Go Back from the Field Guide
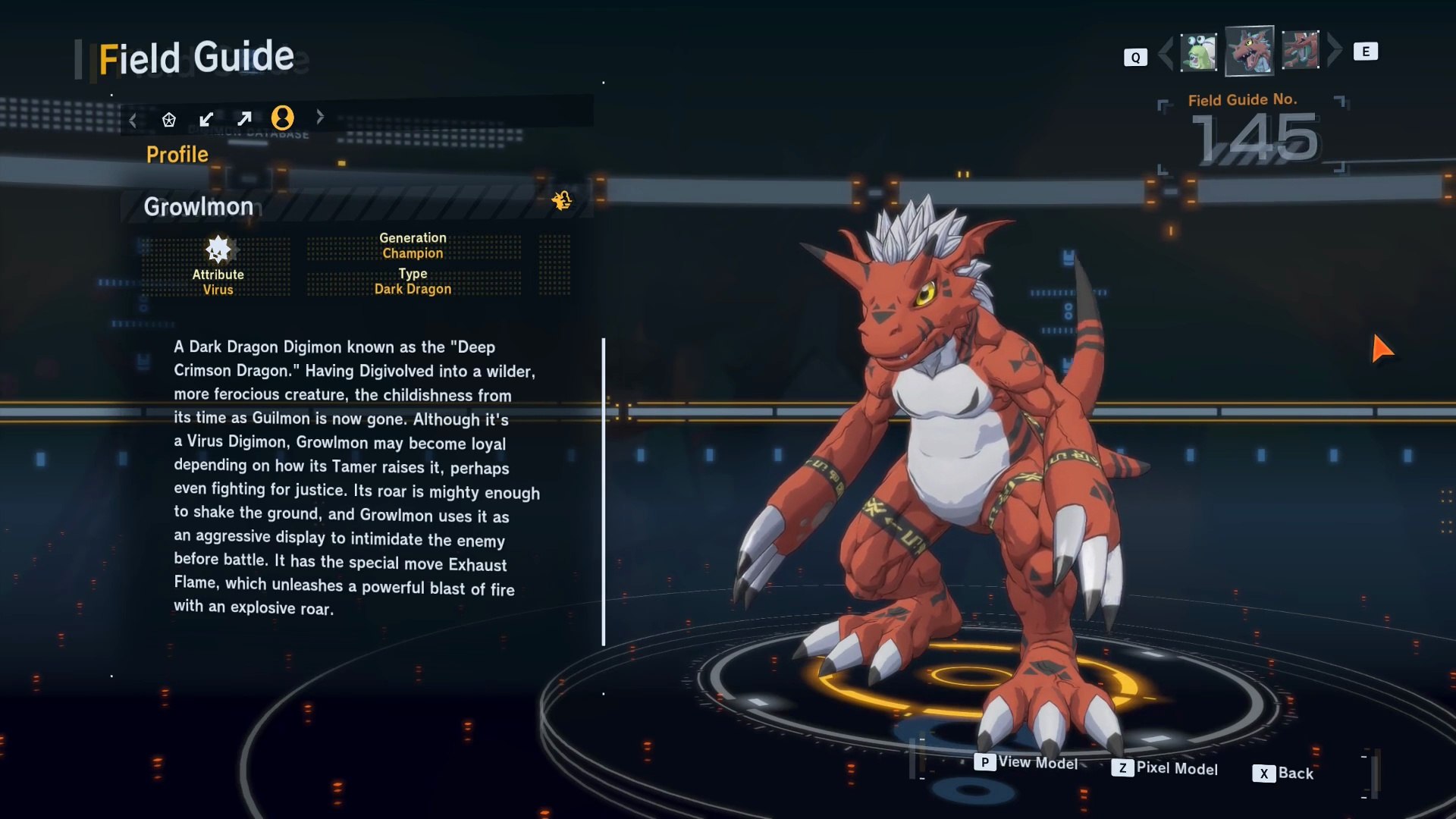 tap(1283, 773)
